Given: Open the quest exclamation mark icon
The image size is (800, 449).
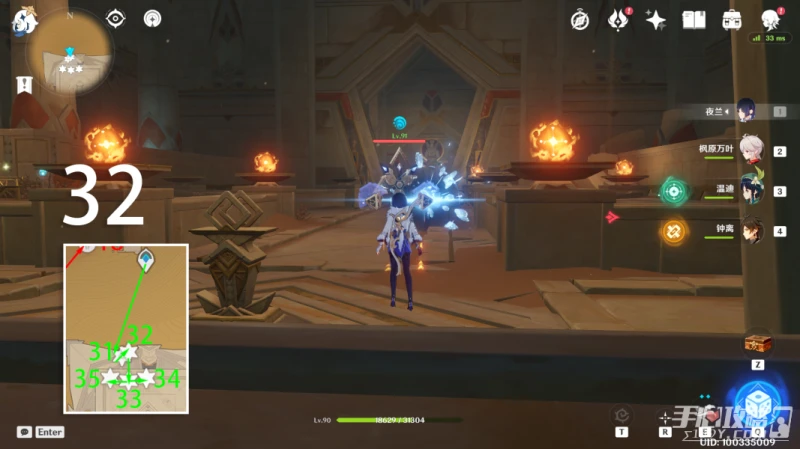Looking at the screenshot, I should (x=20, y=86).
